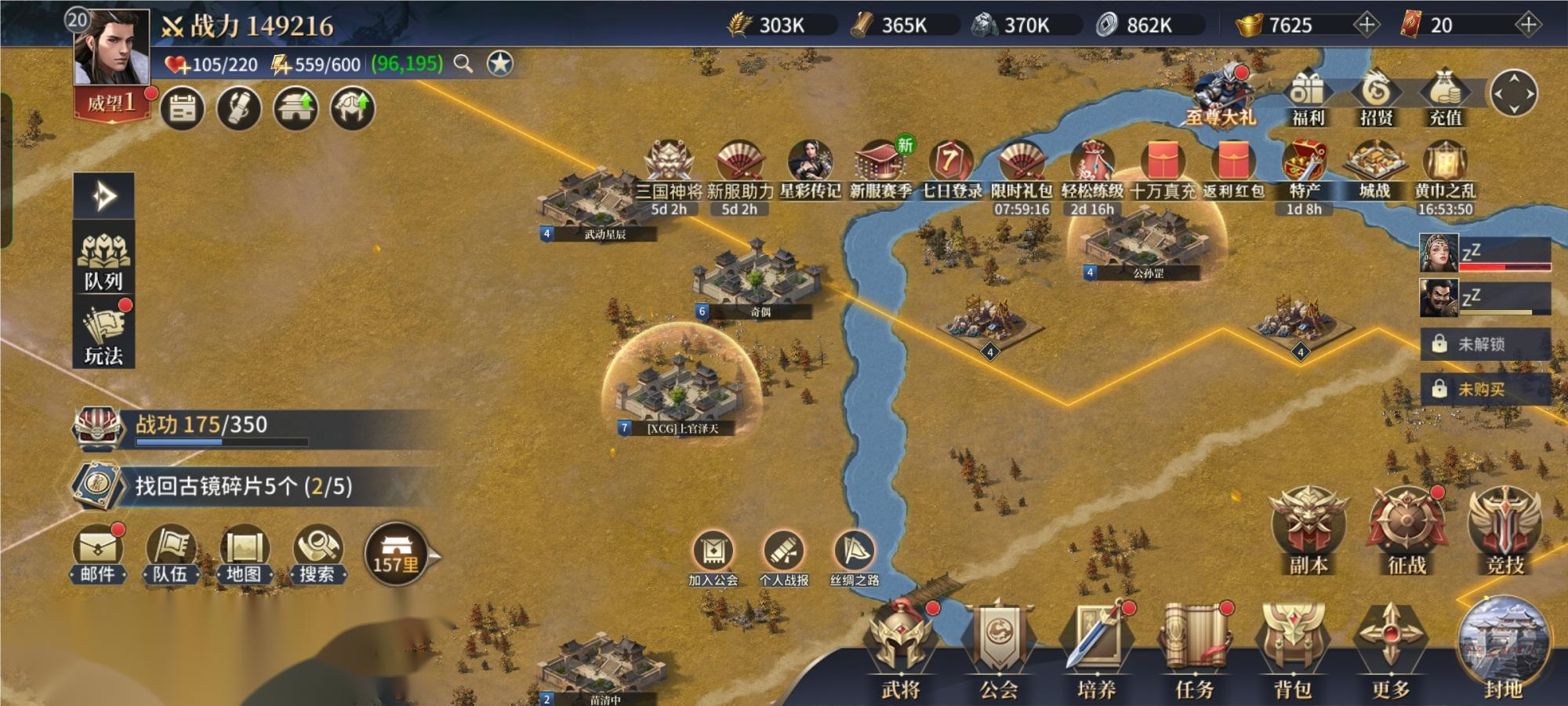This screenshot has height=706, width=1568.
Task: Open the 任务 quests scroll
Action: pyautogui.click(x=1195, y=650)
